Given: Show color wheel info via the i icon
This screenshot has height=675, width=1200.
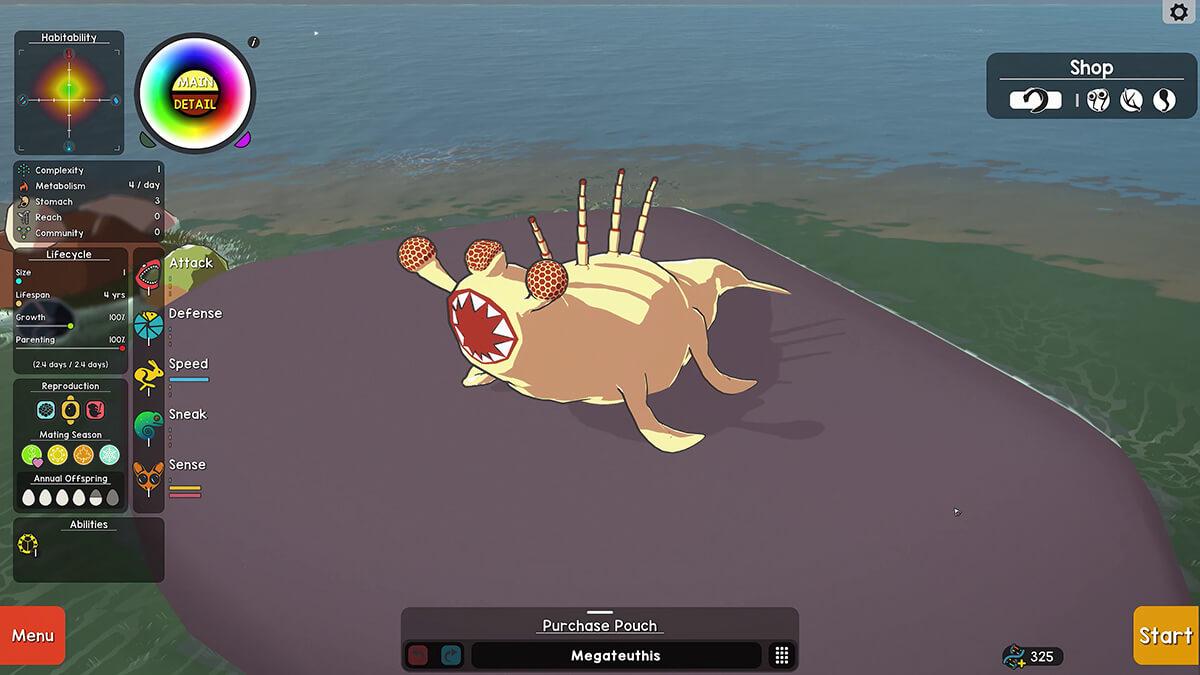Looking at the screenshot, I should click(254, 42).
